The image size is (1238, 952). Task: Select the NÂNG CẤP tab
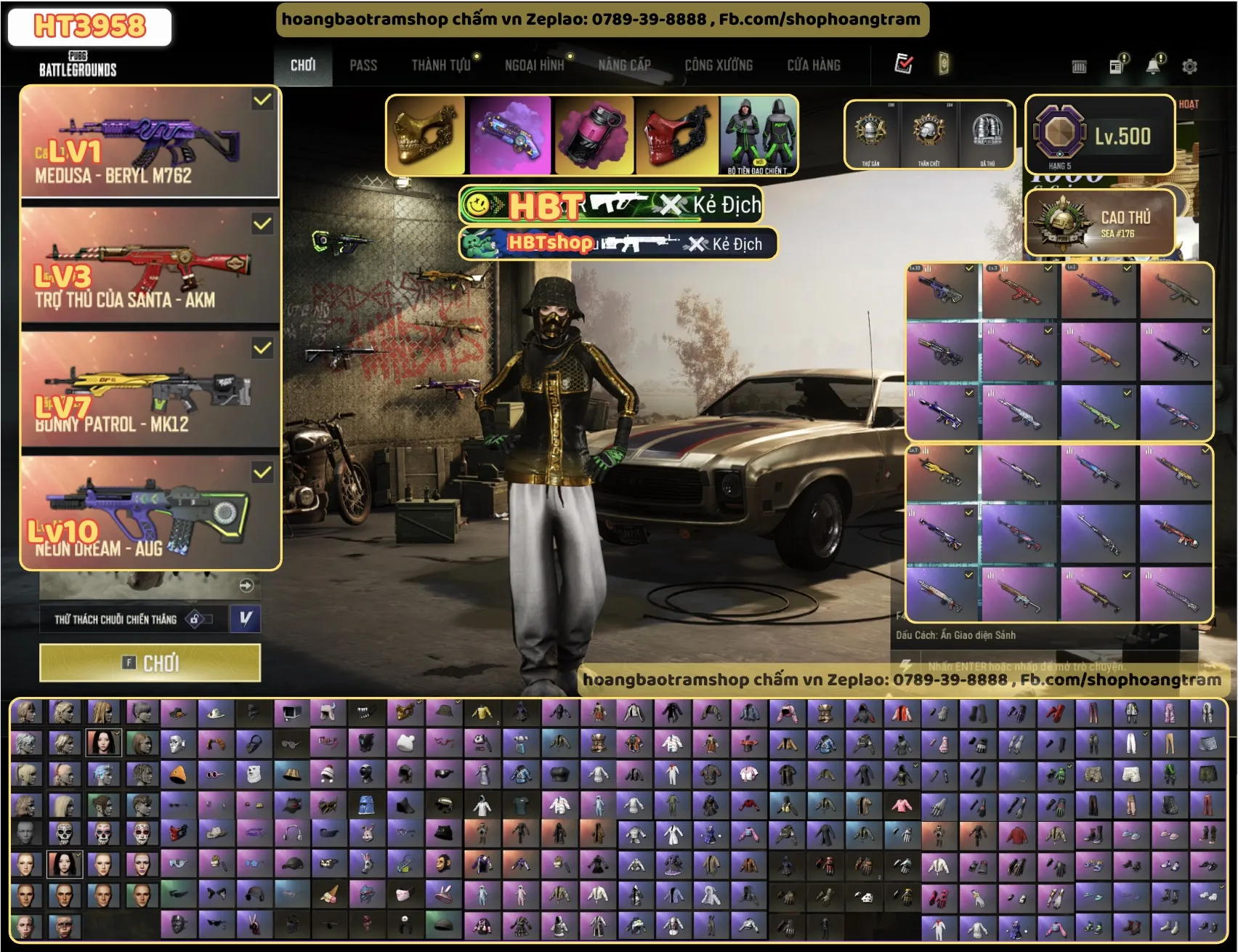pyautogui.click(x=624, y=65)
